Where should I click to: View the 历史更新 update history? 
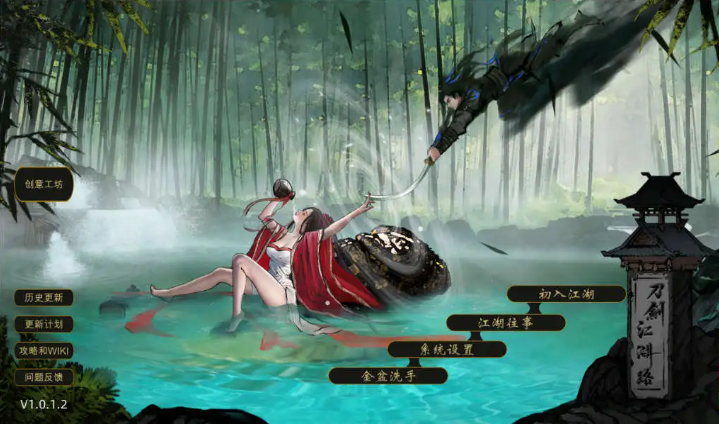pyautogui.click(x=43, y=298)
